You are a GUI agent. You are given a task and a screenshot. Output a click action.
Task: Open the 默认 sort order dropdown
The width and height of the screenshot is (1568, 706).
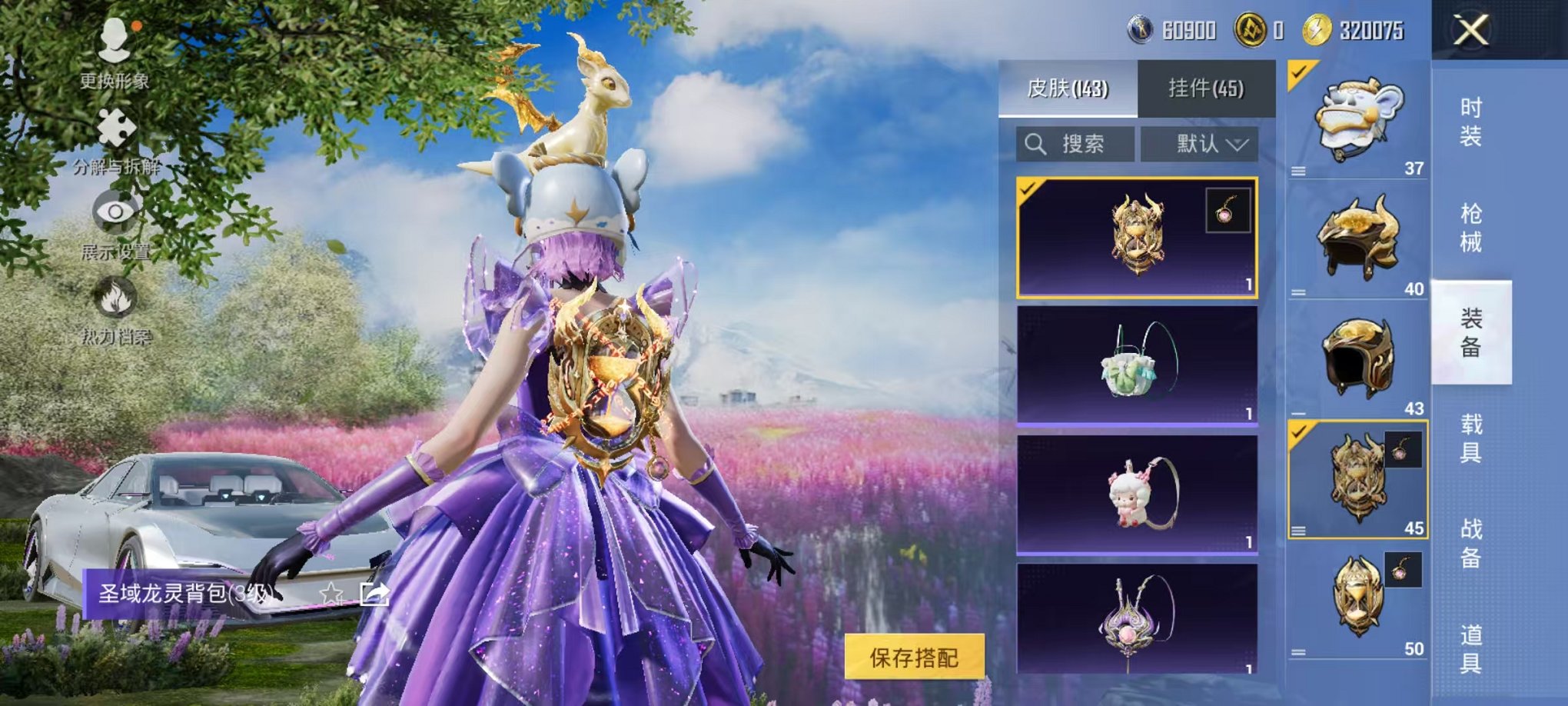[1199, 145]
